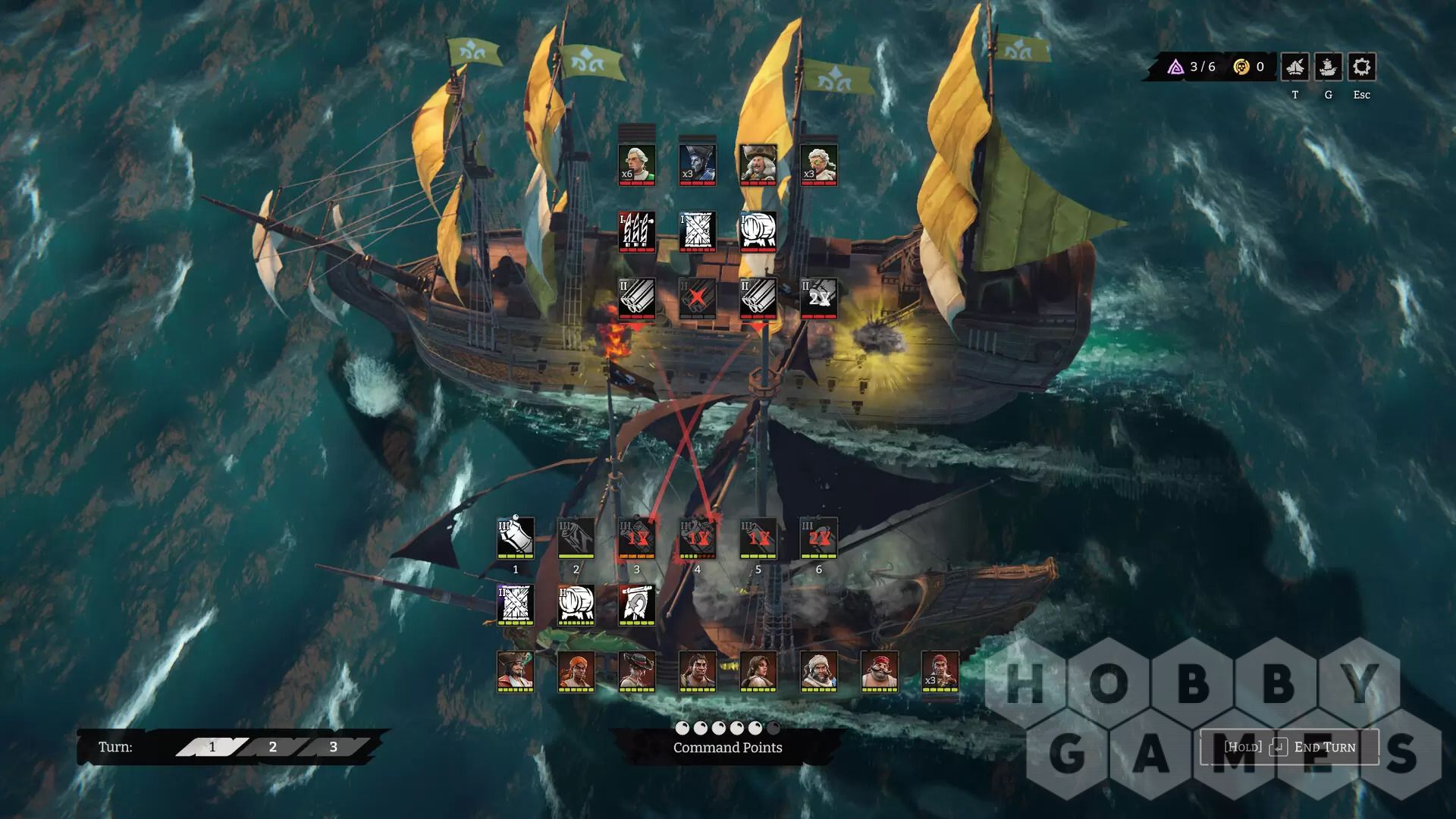The width and height of the screenshot is (1456, 819).
Task: Target the enemy barrel module card
Action: [758, 231]
